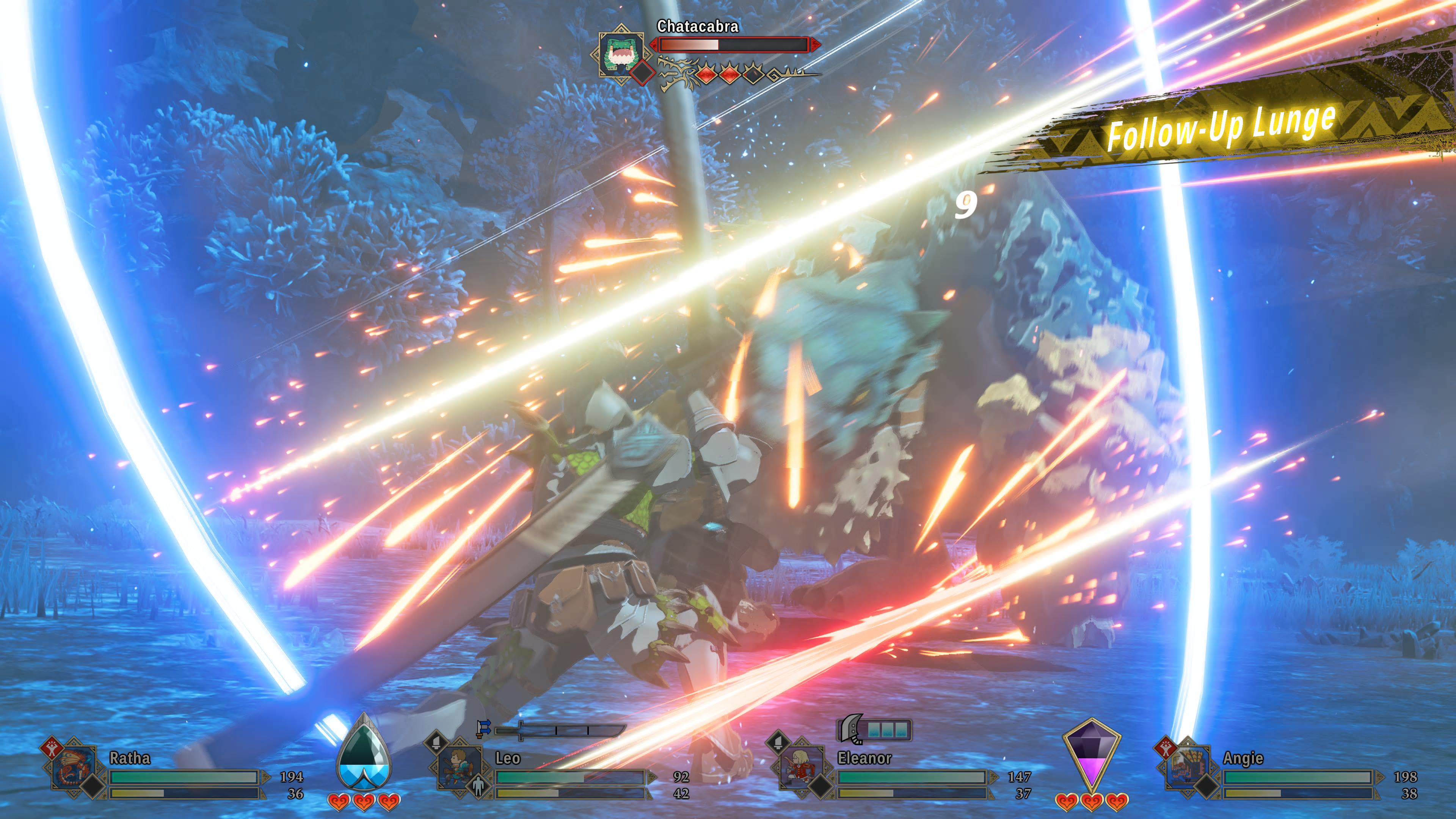Click Ratha's monstie portrait
Image resolution: width=1456 pixels, height=819 pixels.
(73, 768)
